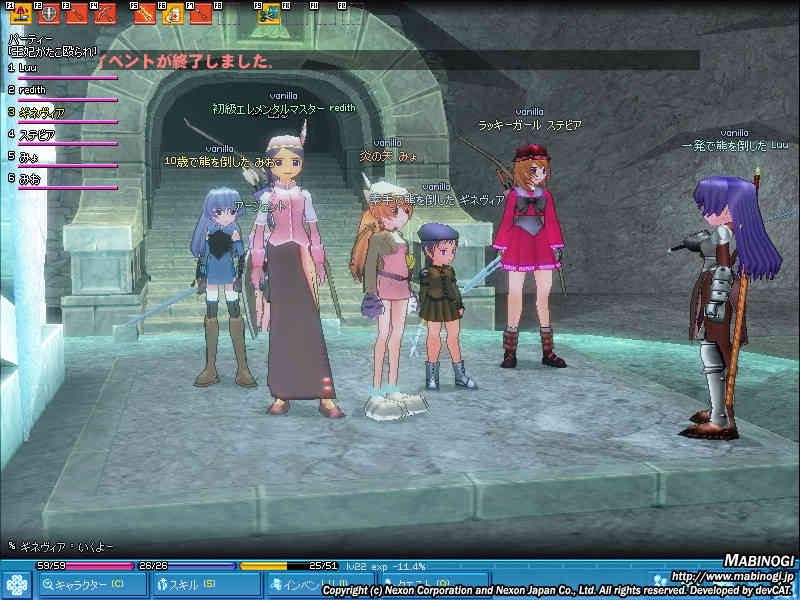Select party member ギネヴィア

click(40, 112)
